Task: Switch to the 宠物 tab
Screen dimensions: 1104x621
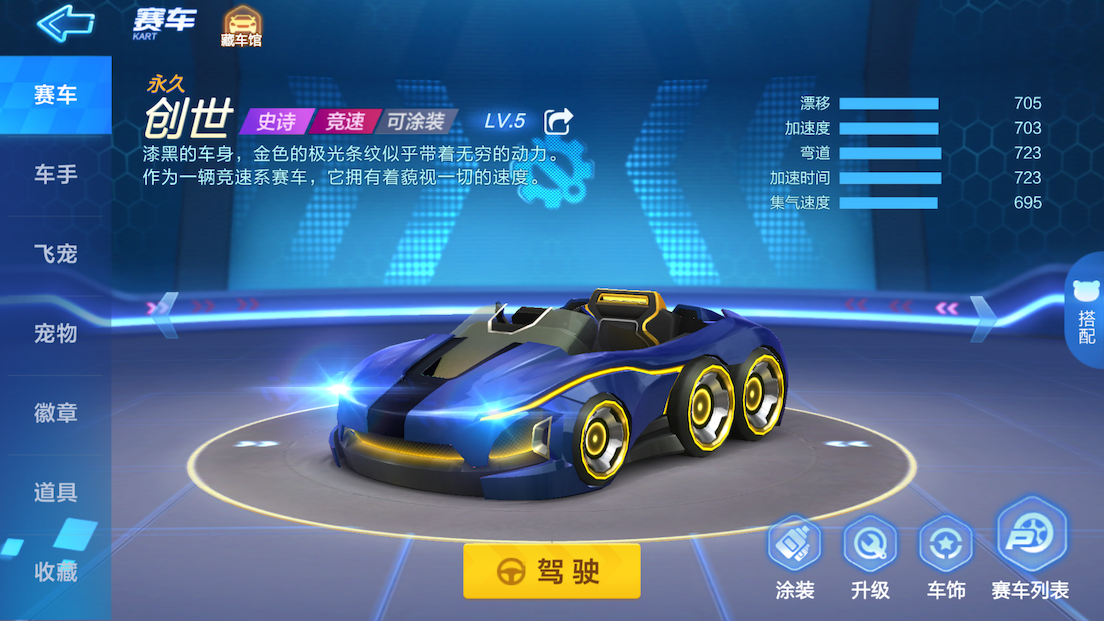Action: pyautogui.click(x=55, y=333)
